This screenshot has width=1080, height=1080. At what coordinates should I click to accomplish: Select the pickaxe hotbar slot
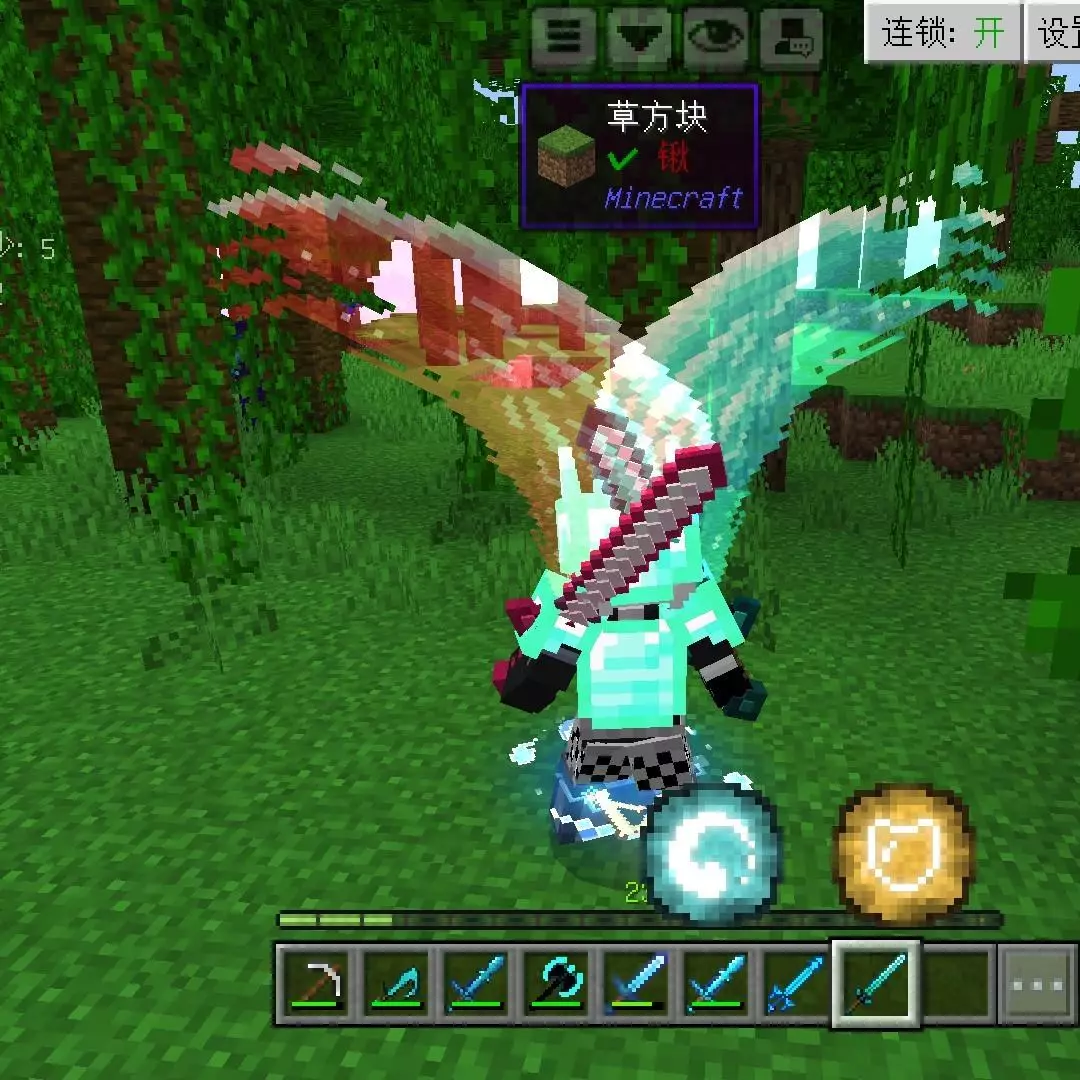click(316, 984)
